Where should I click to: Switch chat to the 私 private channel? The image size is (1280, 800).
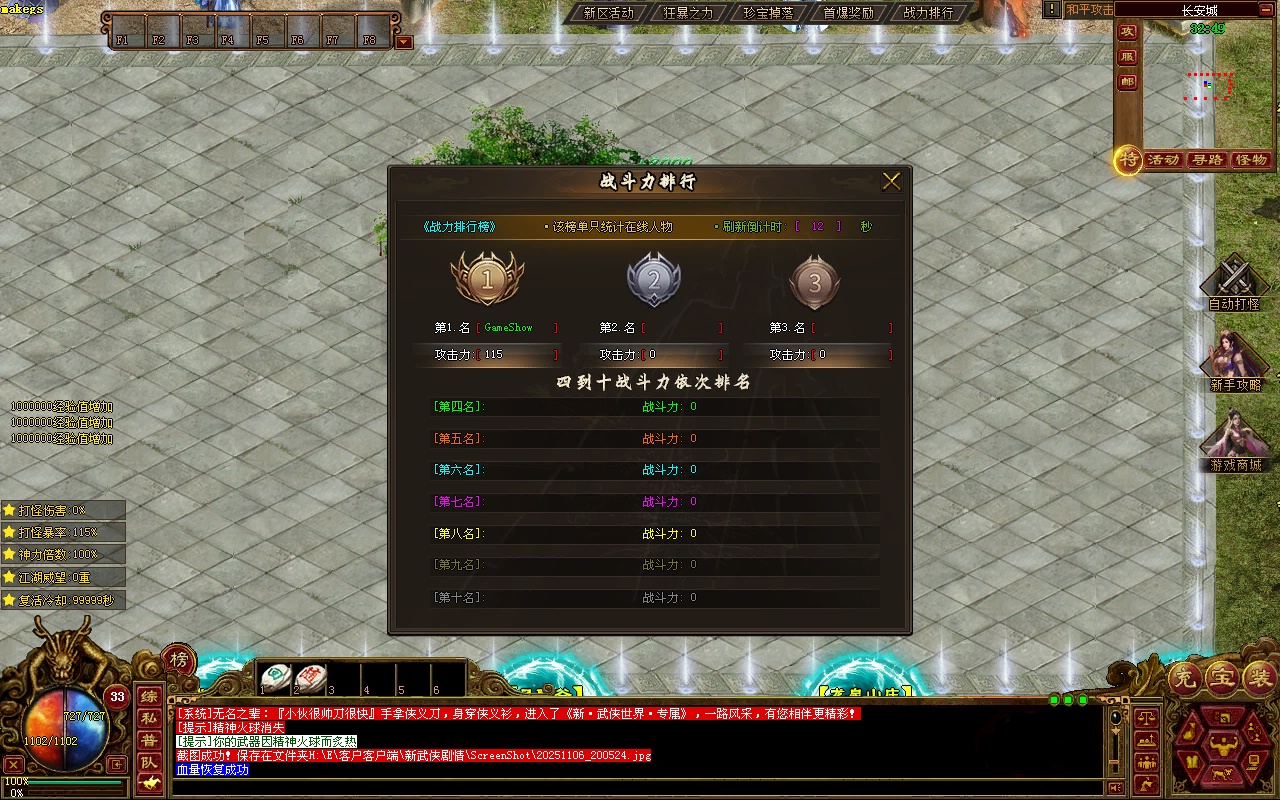pyautogui.click(x=148, y=718)
